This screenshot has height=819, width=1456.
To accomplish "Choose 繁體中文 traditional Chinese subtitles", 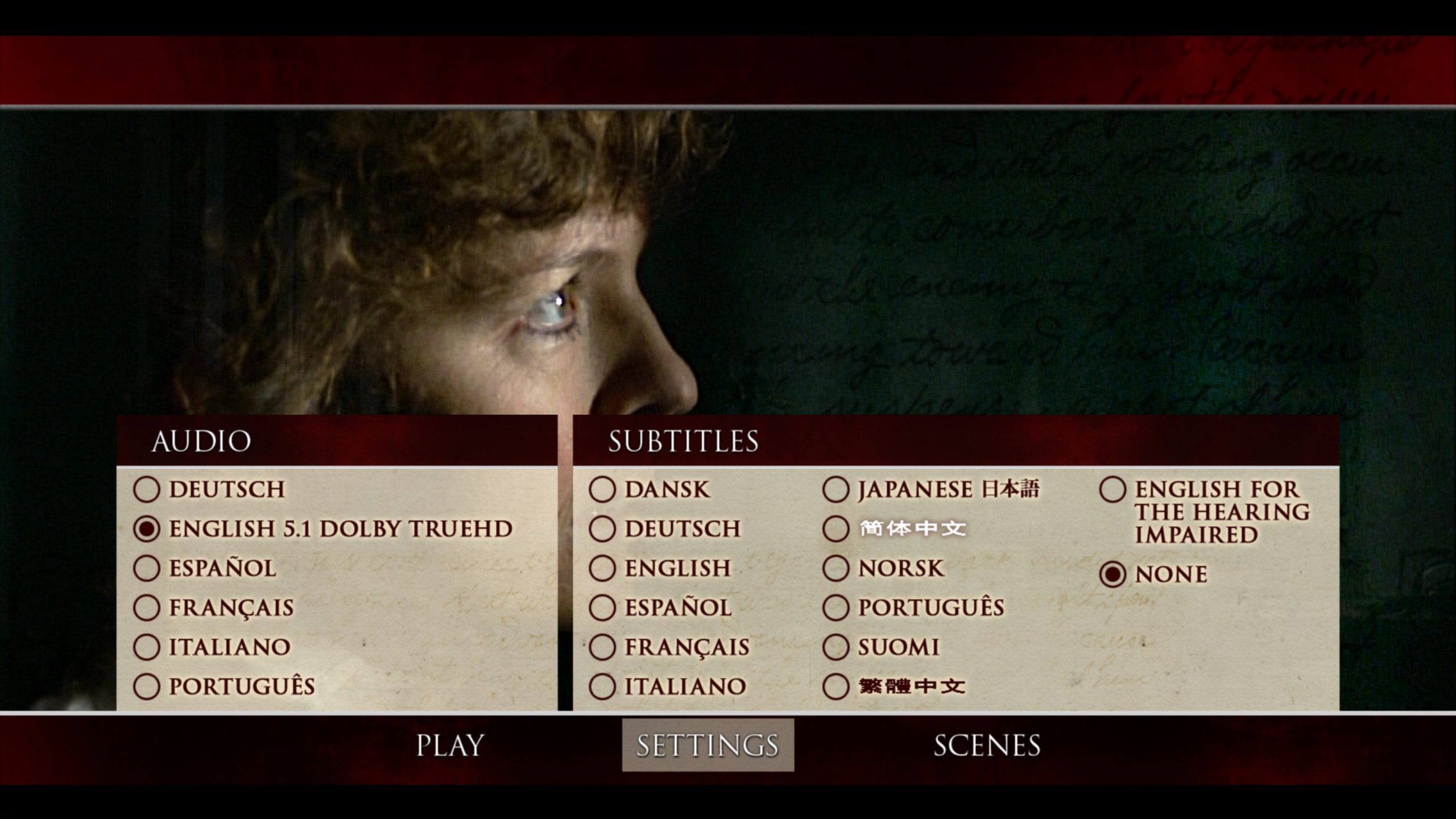I will click(x=836, y=686).
